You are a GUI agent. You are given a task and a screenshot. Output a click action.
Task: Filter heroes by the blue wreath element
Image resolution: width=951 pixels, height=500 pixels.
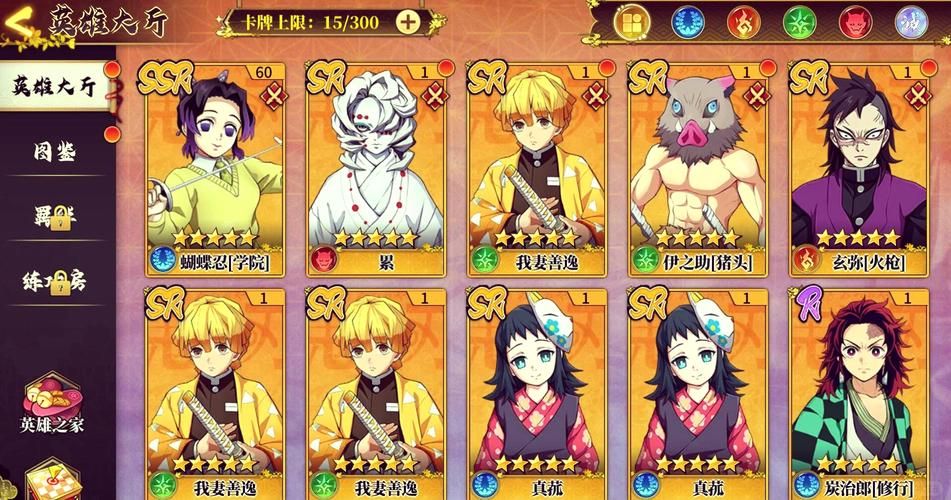[x=688, y=22]
